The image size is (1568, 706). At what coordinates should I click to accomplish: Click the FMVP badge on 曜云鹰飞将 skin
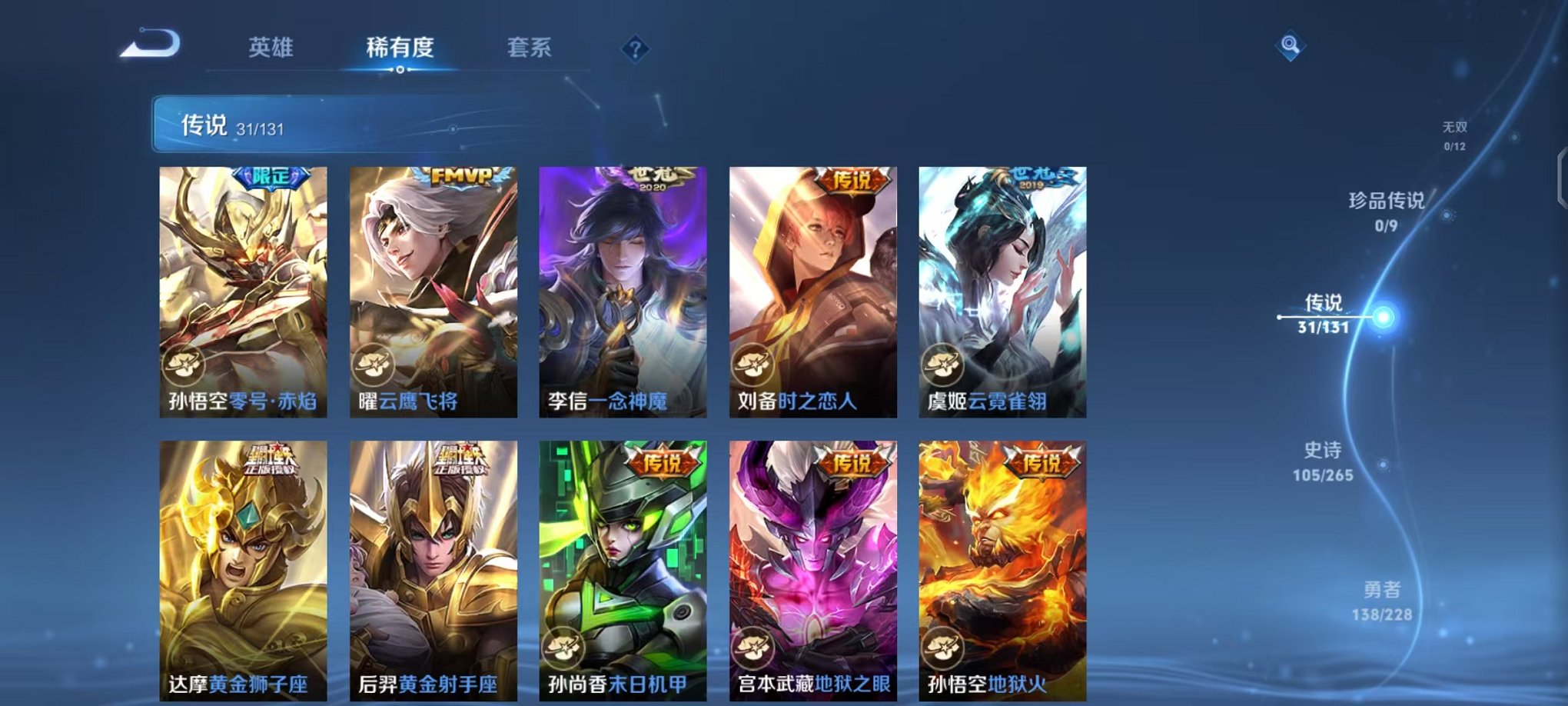click(461, 177)
